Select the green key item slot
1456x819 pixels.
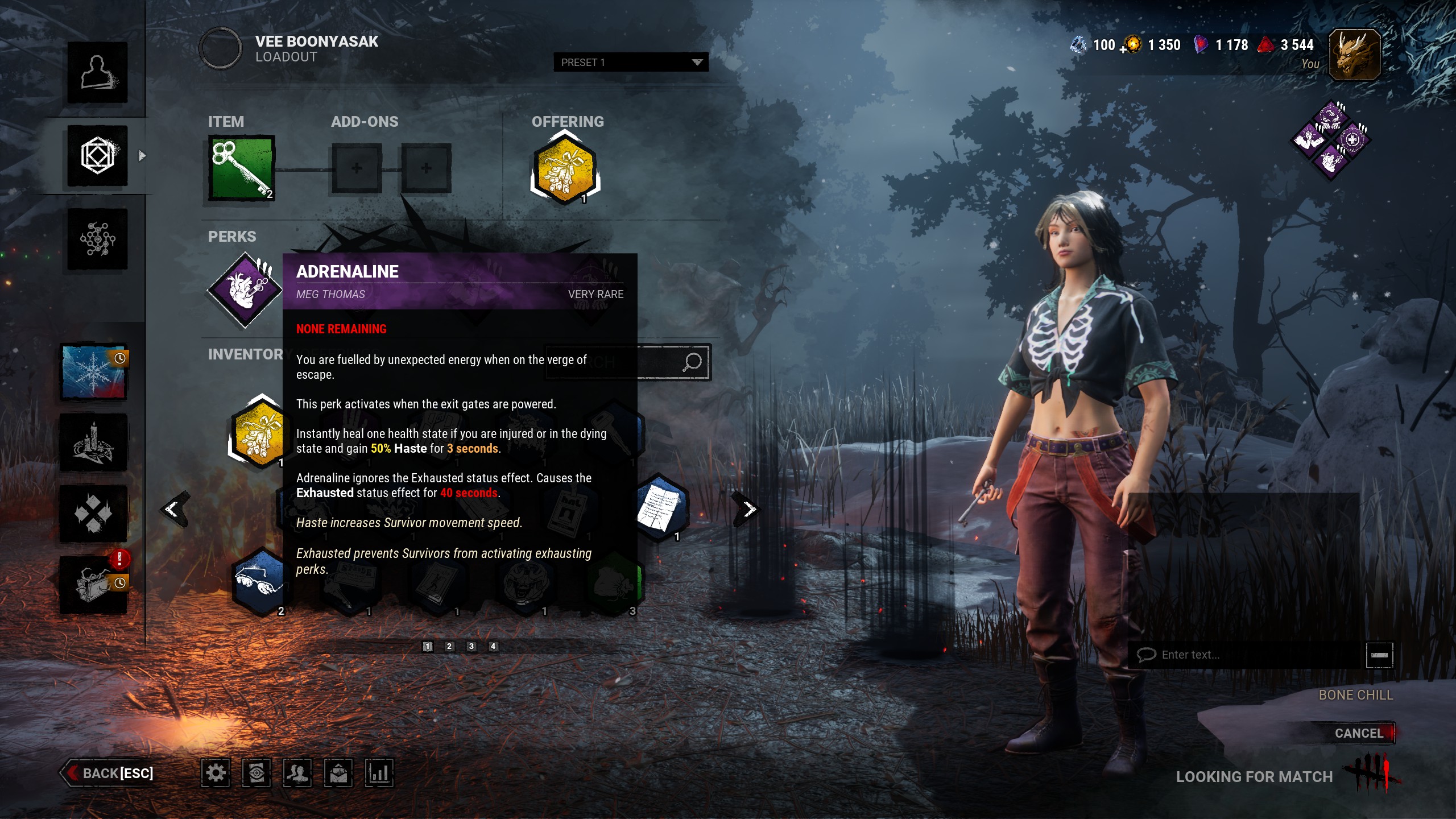242,168
